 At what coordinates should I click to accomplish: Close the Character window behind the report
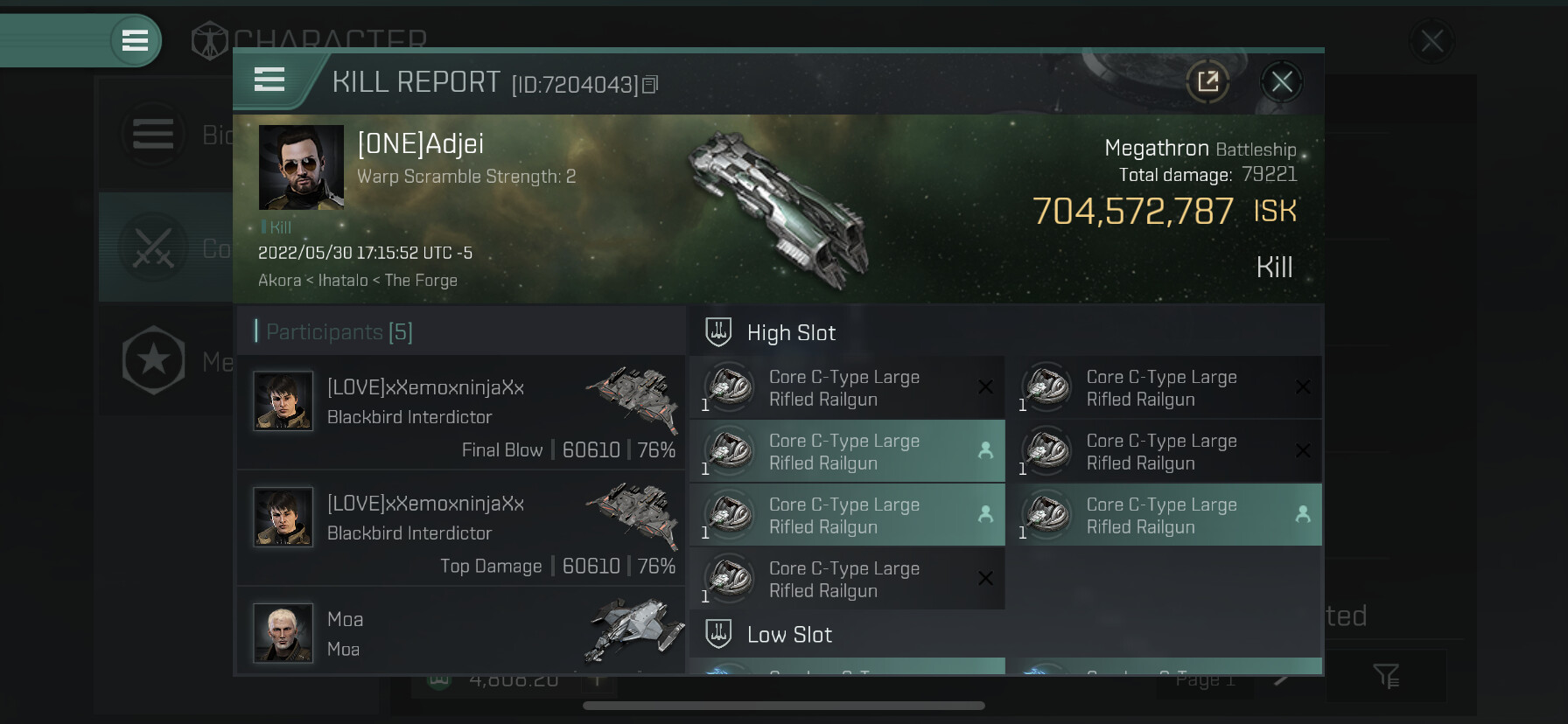(x=1431, y=40)
